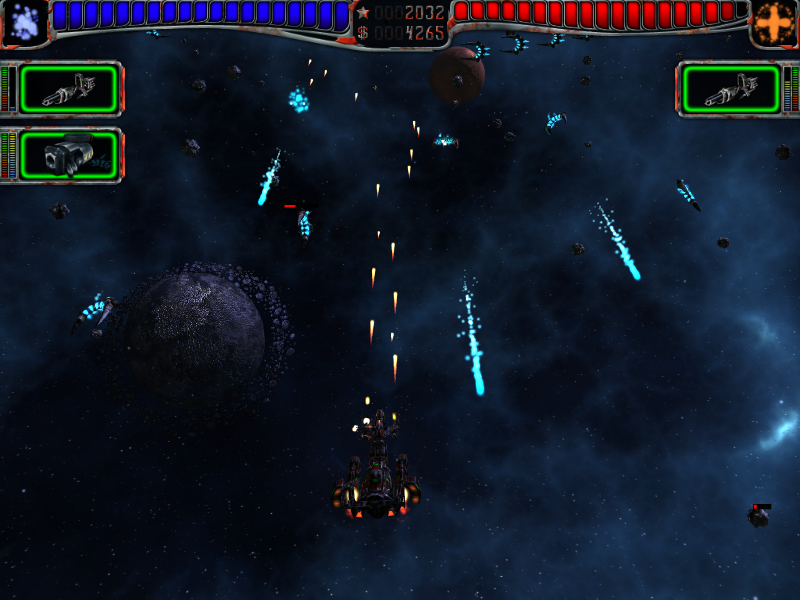800x600 pixels.
Task: Click the orange armor icon
Action: tap(774, 23)
